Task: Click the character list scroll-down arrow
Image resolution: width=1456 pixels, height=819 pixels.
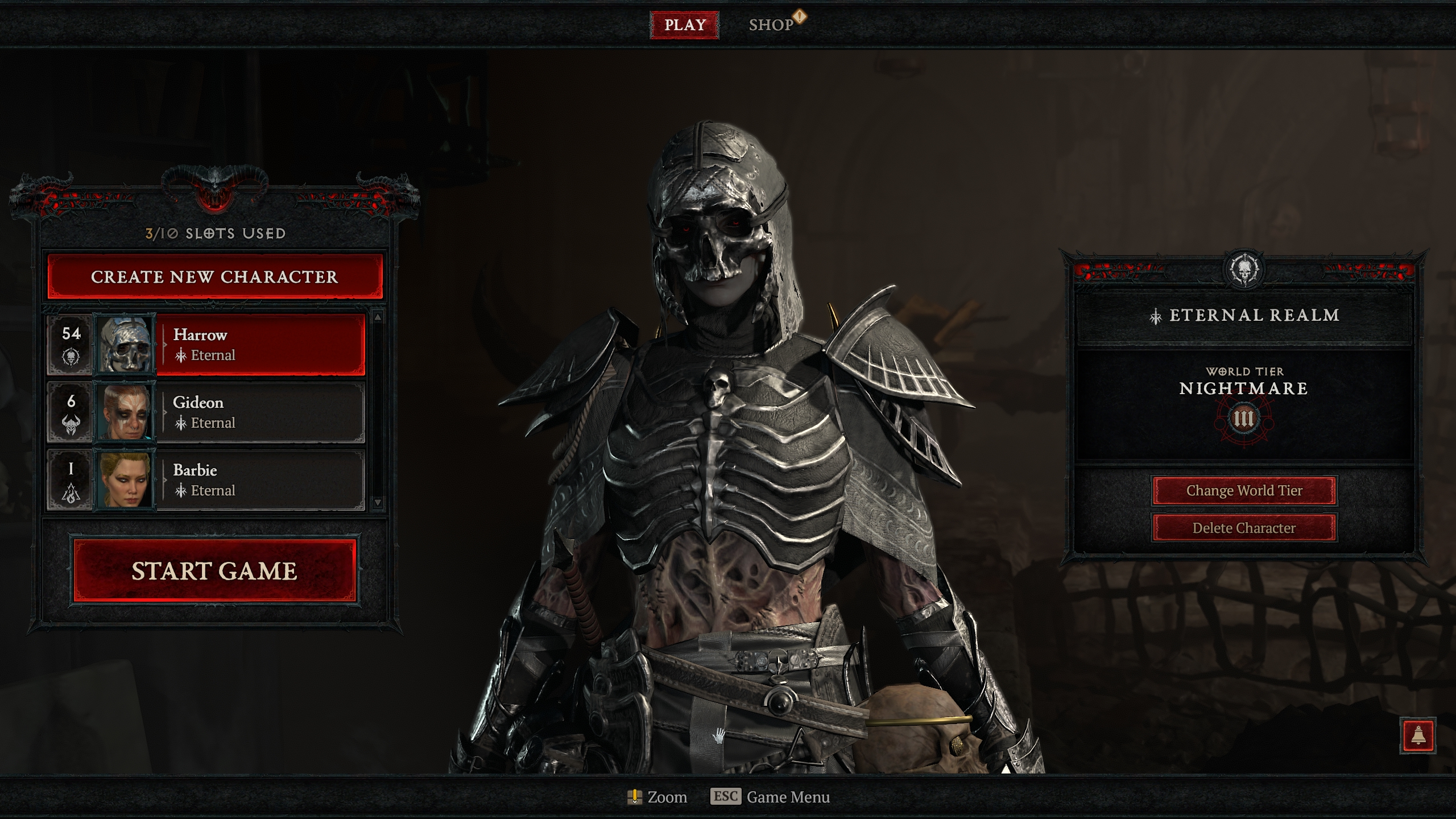Action: [x=378, y=502]
